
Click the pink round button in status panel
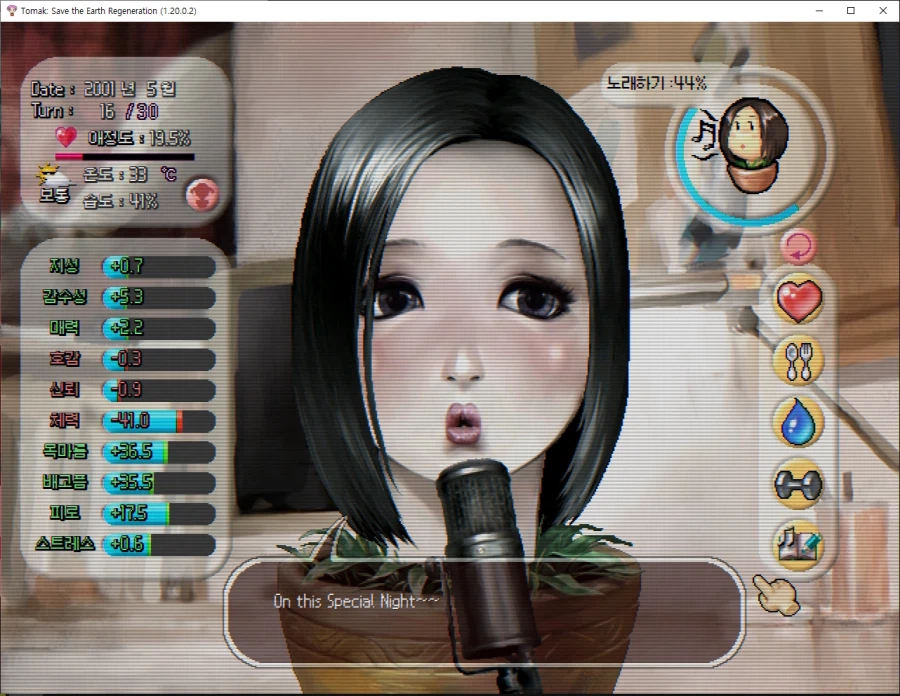[x=202, y=194]
